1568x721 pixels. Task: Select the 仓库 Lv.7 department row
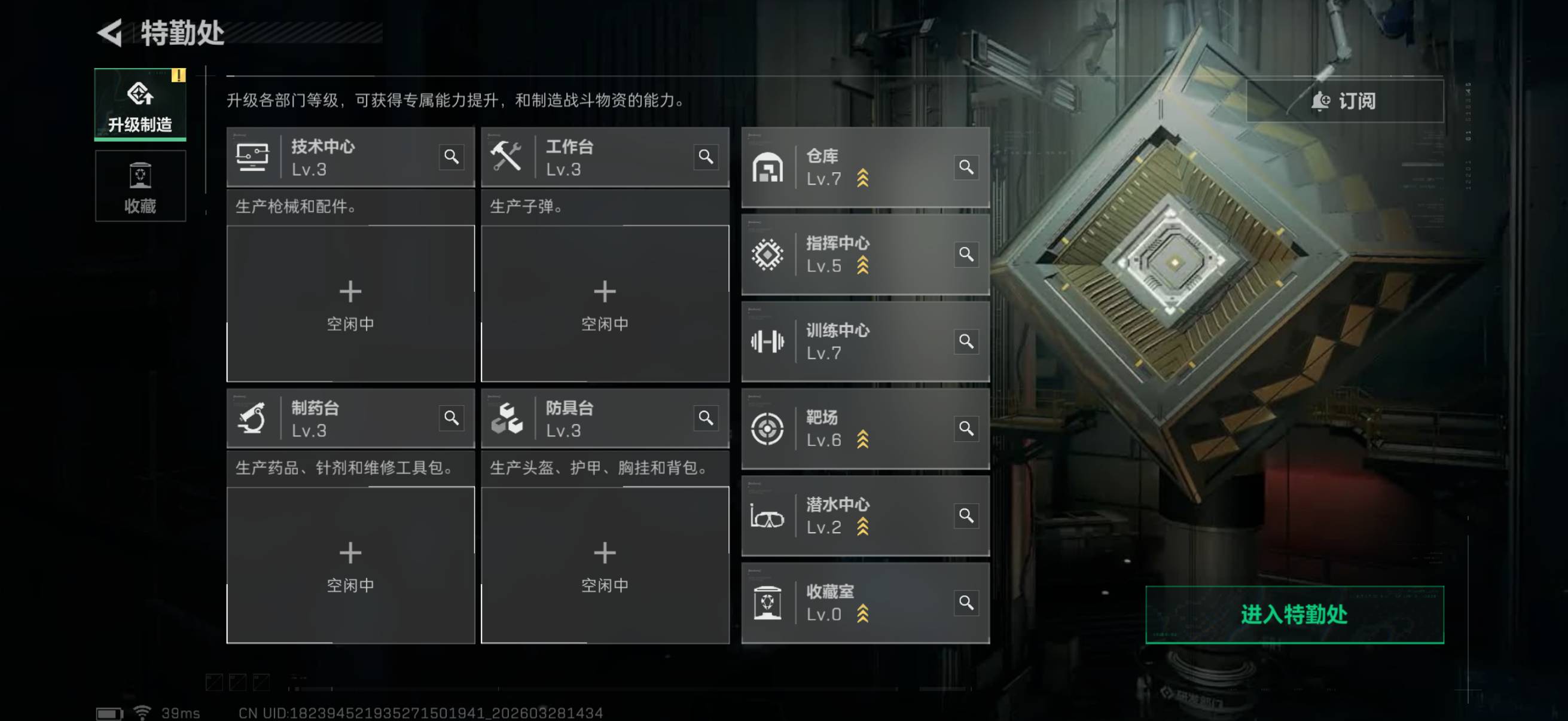(x=852, y=167)
